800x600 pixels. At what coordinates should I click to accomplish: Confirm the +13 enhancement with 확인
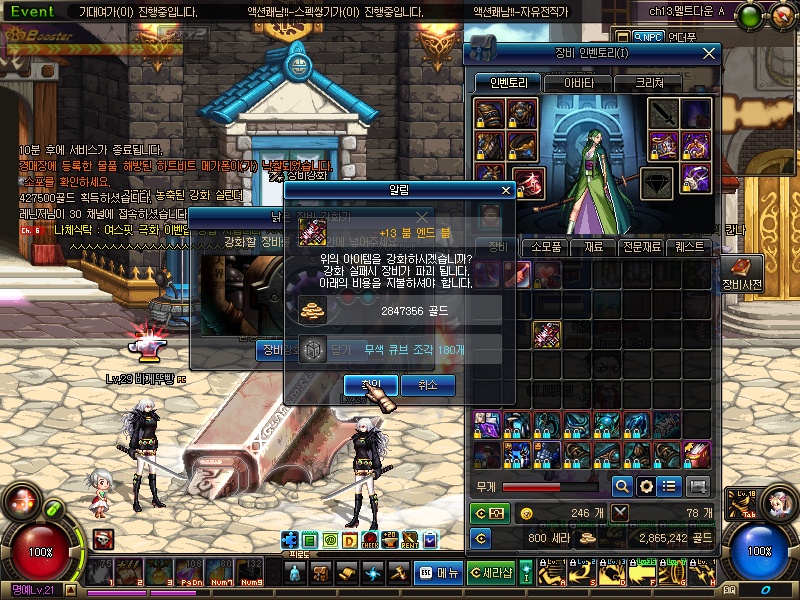(370, 385)
